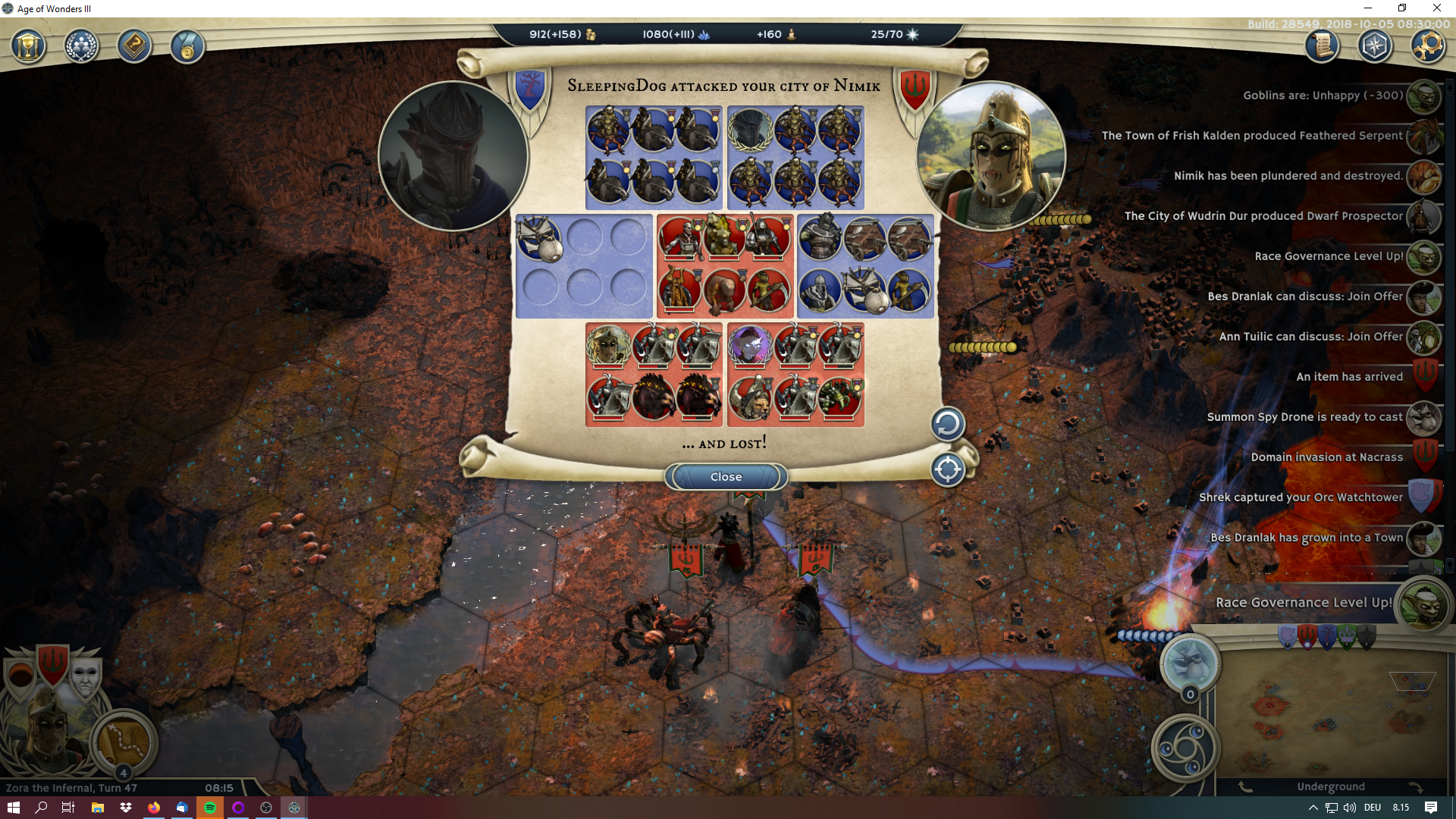The image size is (1456, 819).
Task: View 'Domain invasion at Nacrass' event
Action: click(x=1326, y=457)
